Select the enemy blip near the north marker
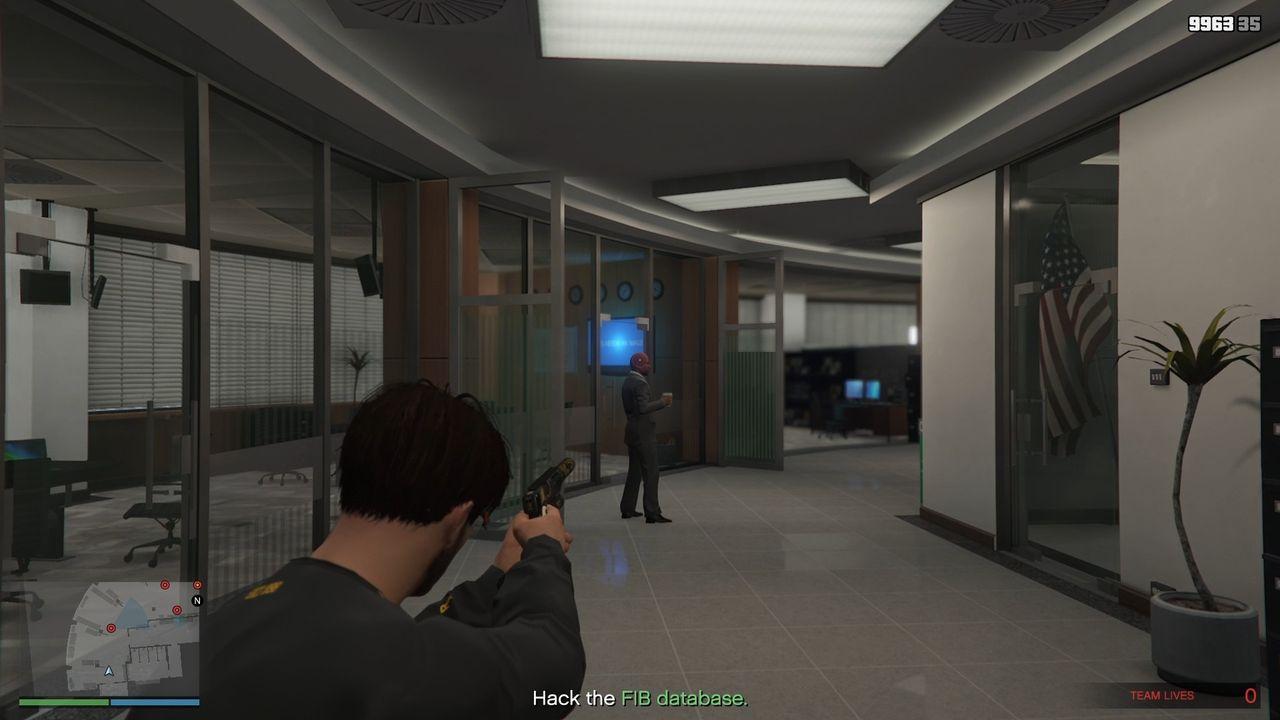 coord(197,584)
